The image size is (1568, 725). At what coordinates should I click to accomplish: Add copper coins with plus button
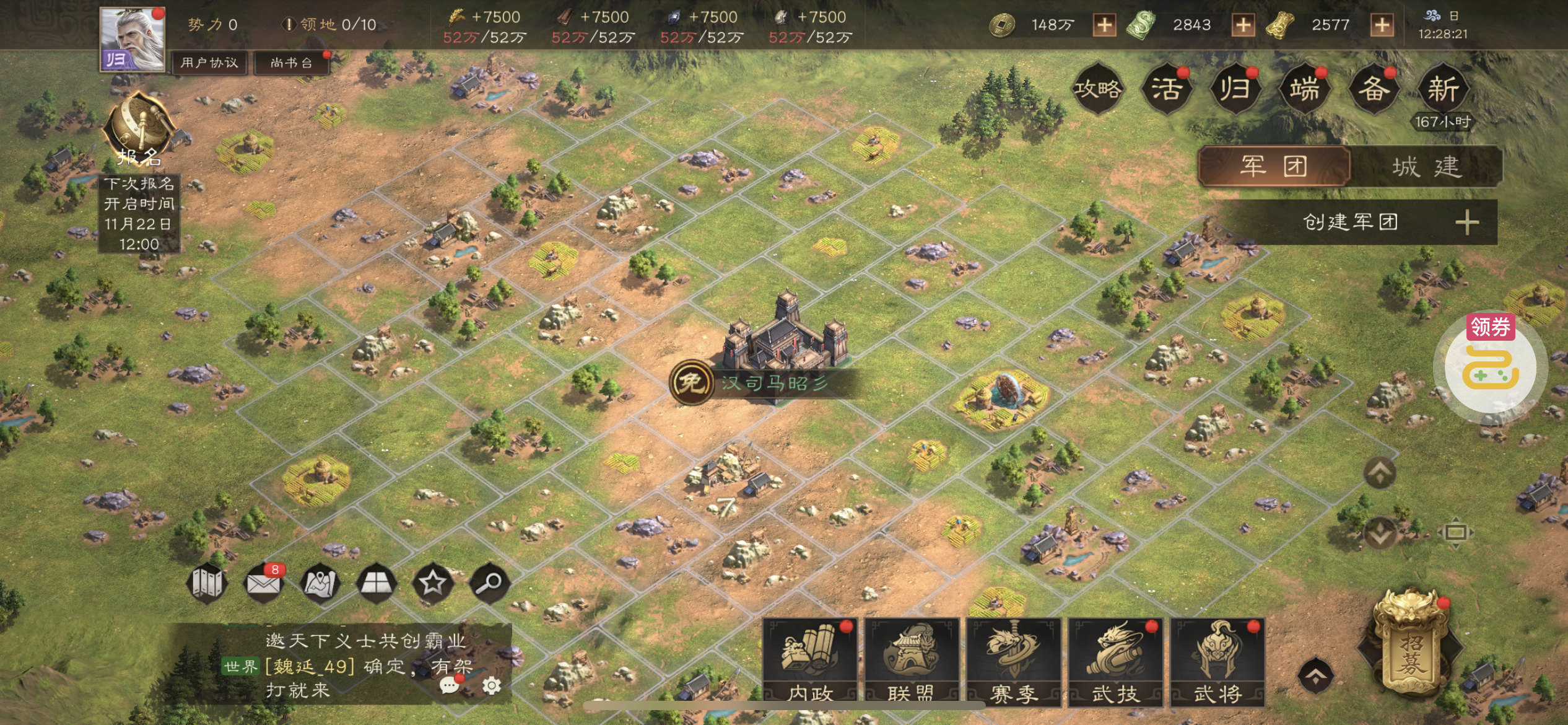1104,25
